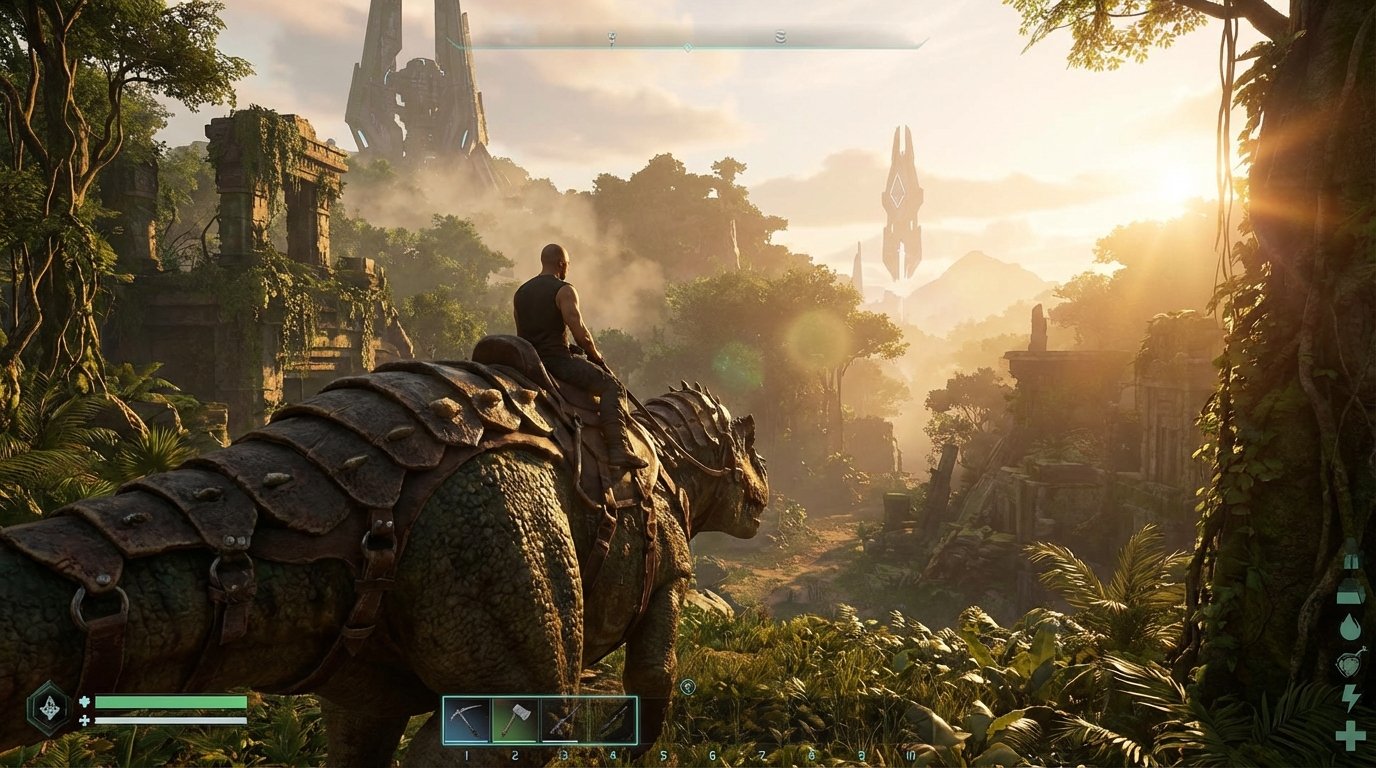Click the cooked meat weight status icon
The image size is (1376, 768).
click(1351, 591)
